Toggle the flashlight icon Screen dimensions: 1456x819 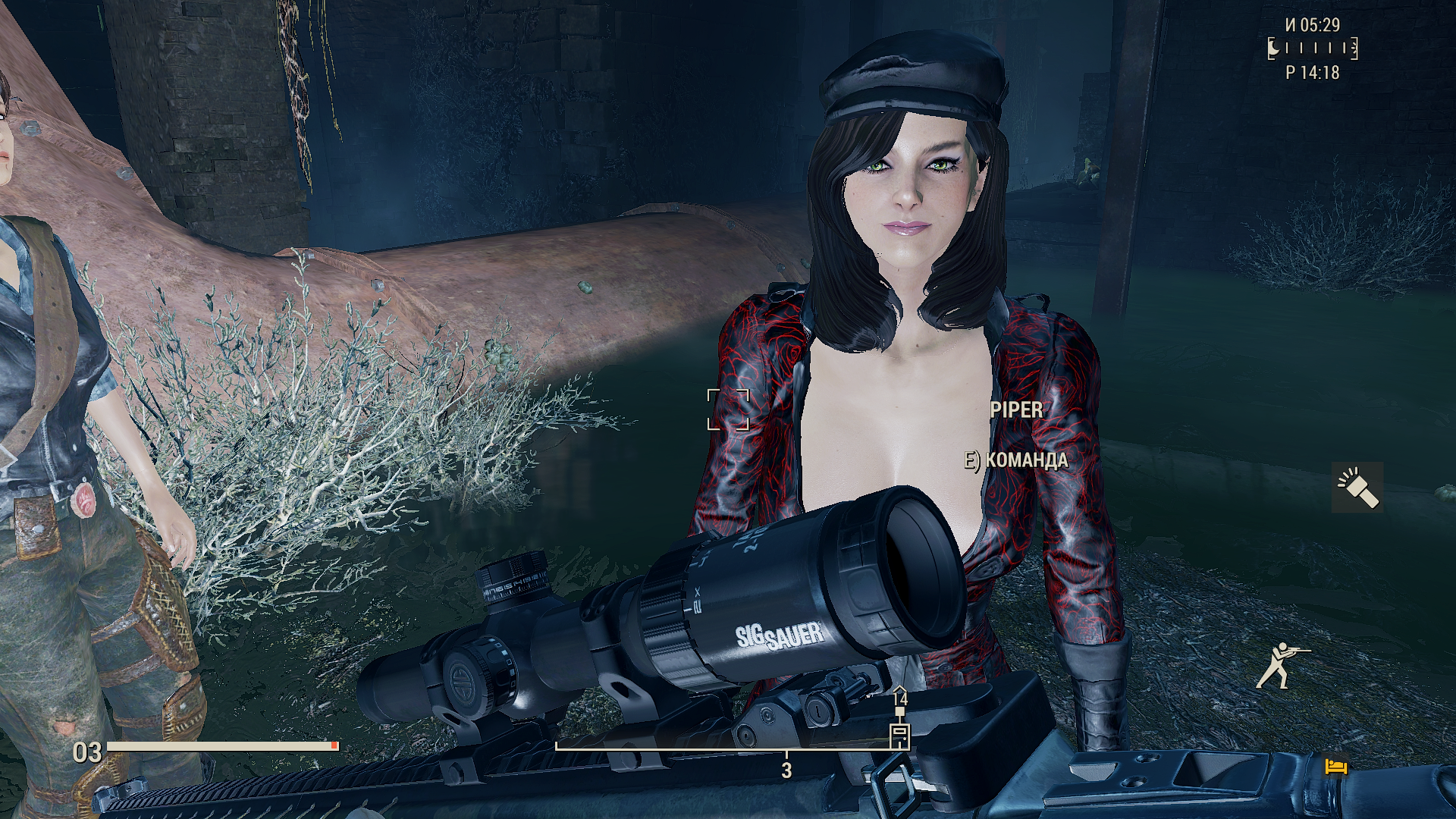(1357, 488)
